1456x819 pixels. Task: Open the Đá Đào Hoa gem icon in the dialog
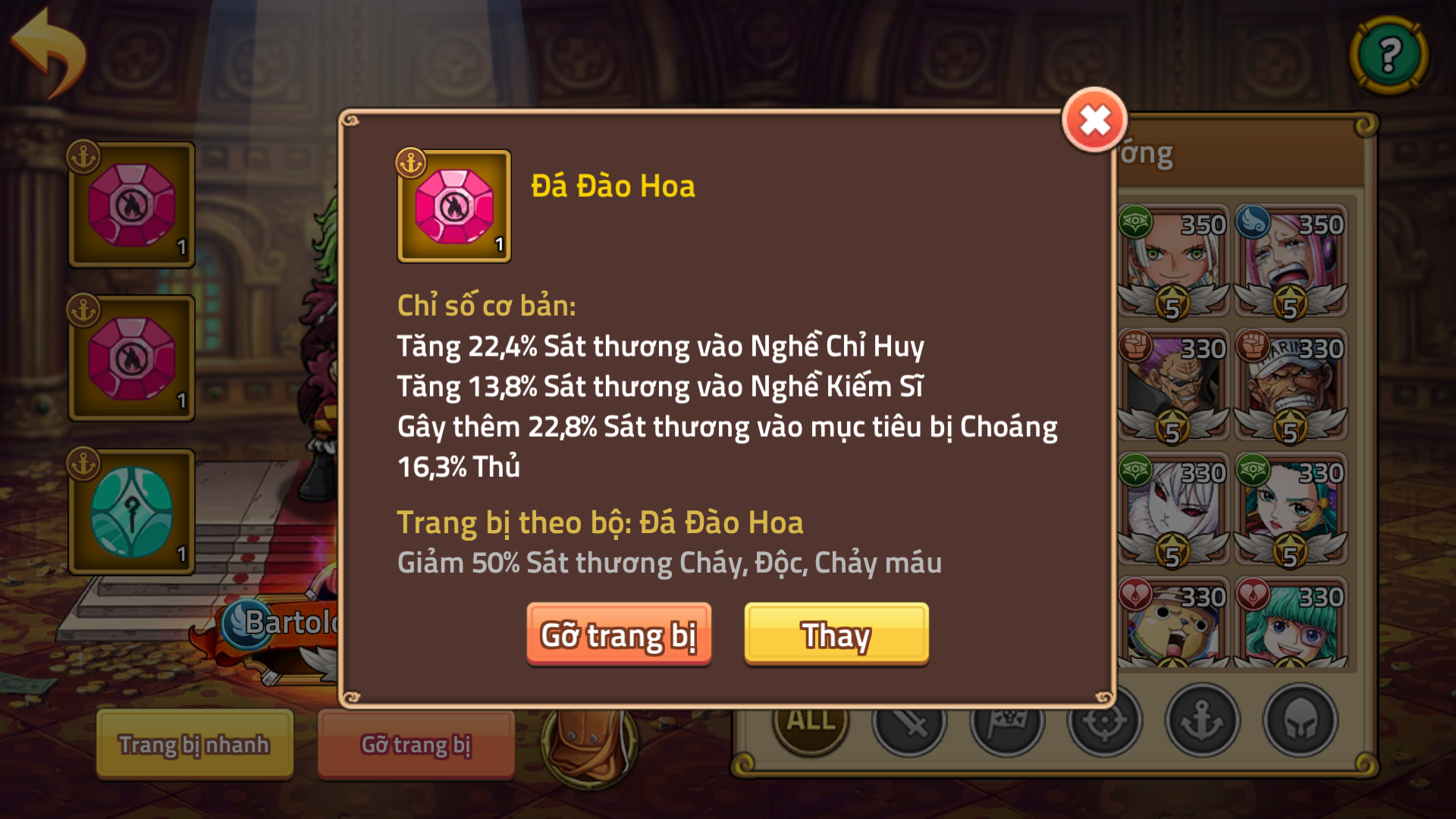click(453, 207)
